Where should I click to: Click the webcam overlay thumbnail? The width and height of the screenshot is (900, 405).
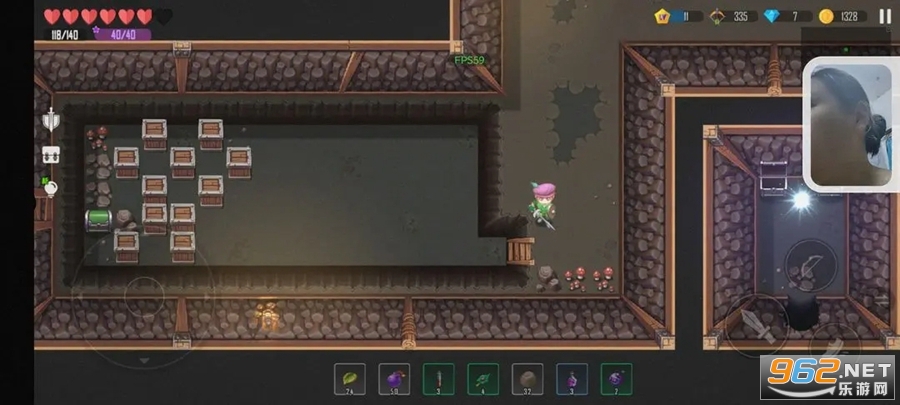point(850,124)
